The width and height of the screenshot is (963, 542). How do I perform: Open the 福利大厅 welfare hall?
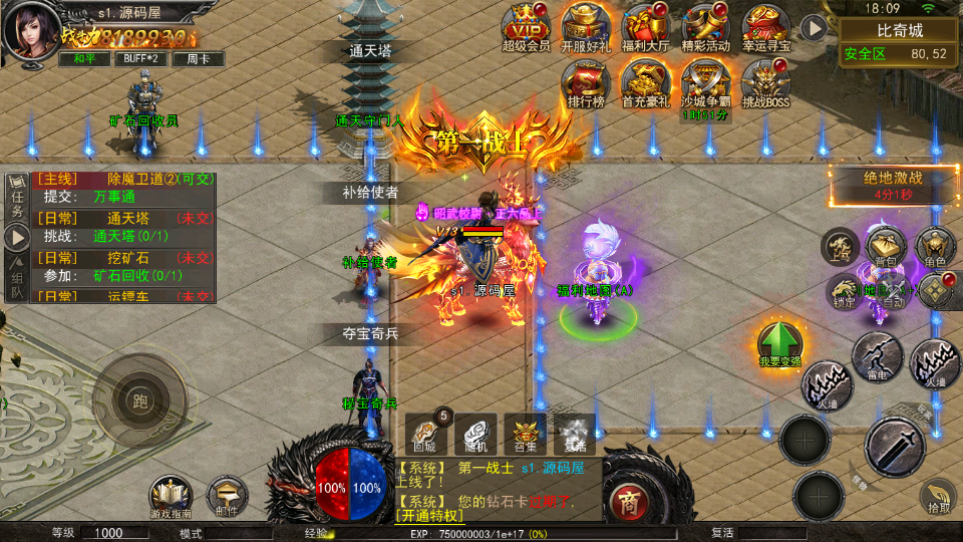tap(646, 27)
